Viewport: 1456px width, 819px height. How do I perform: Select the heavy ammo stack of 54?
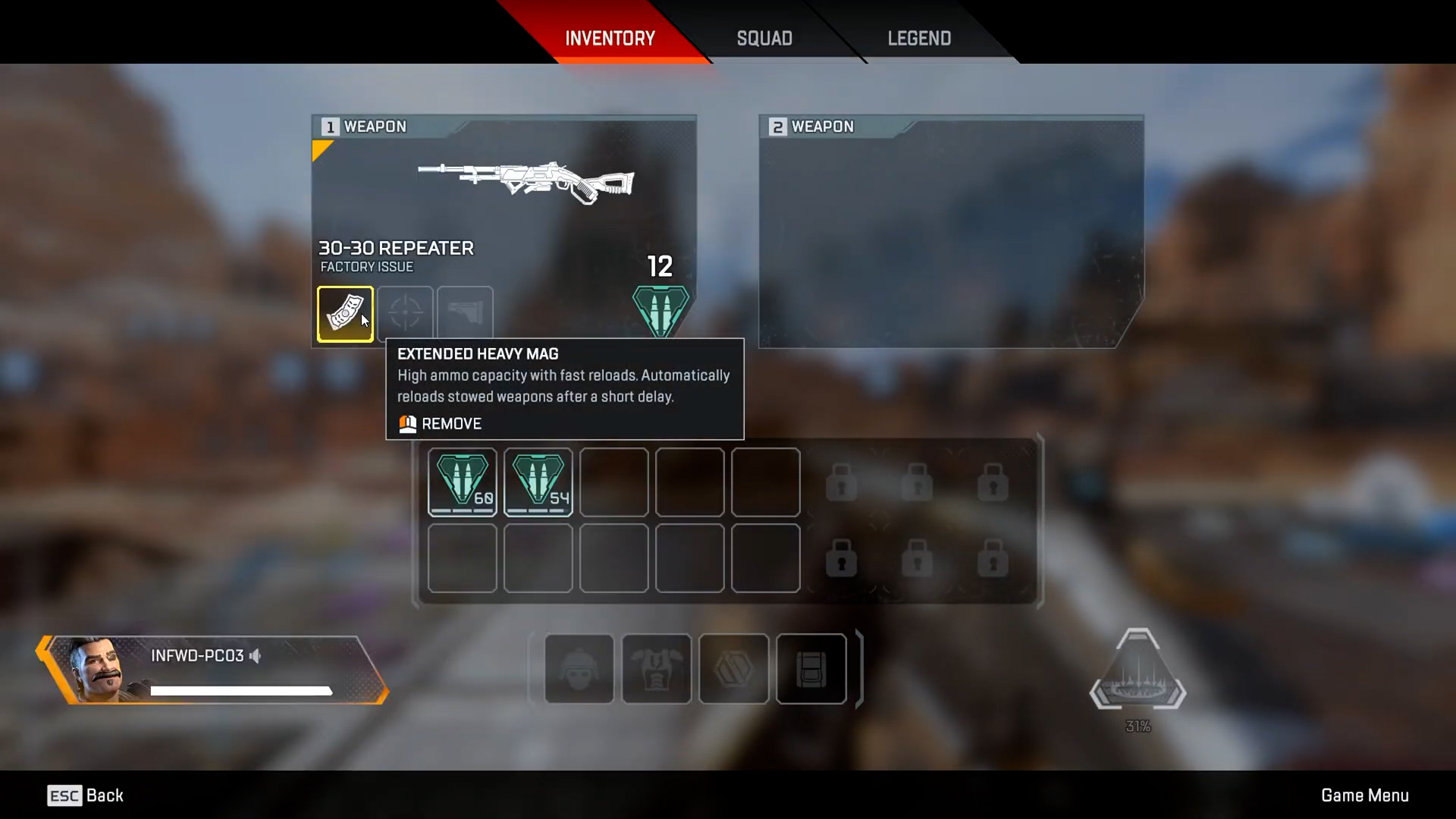(x=538, y=482)
